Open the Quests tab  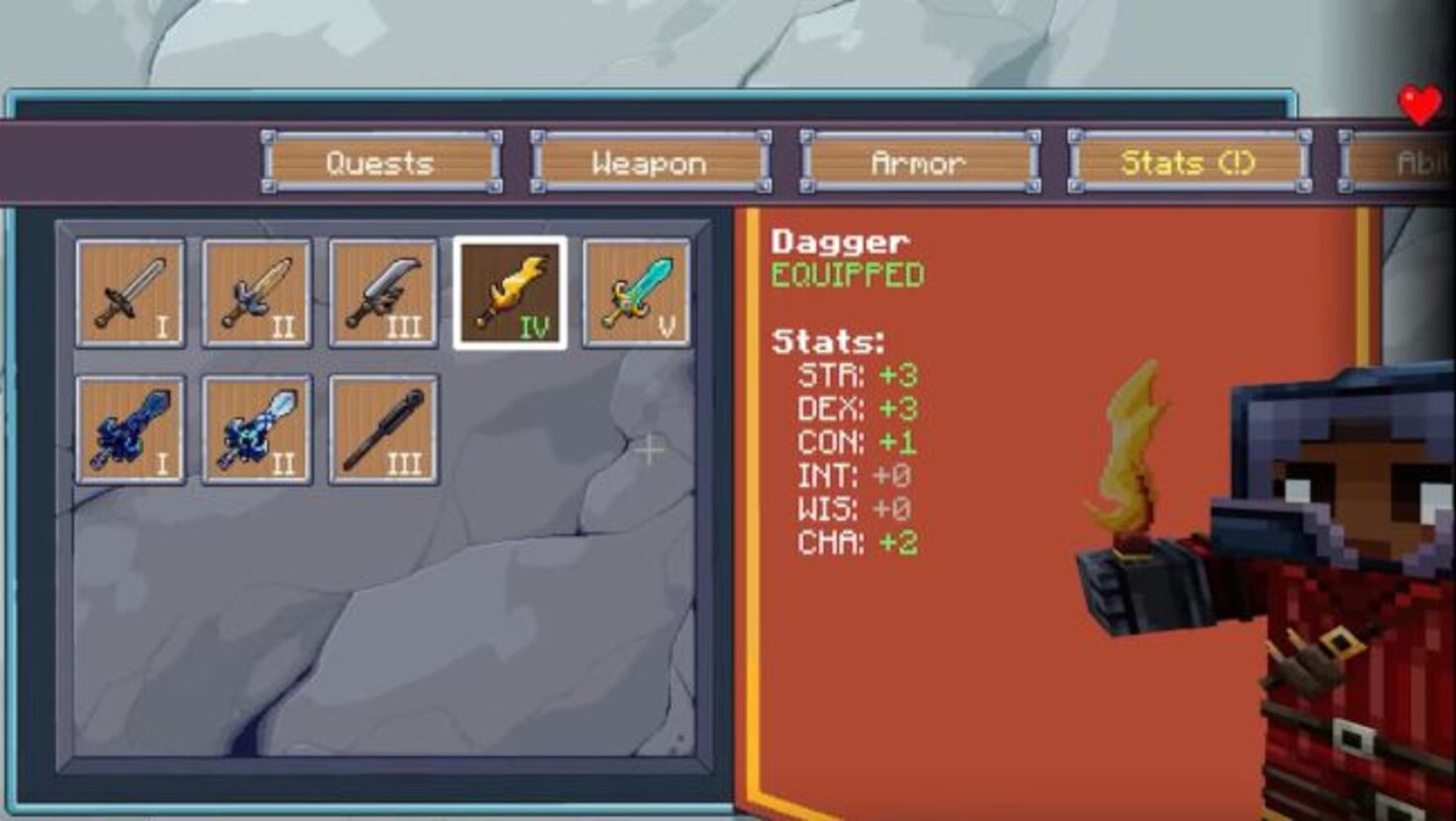coord(382,162)
